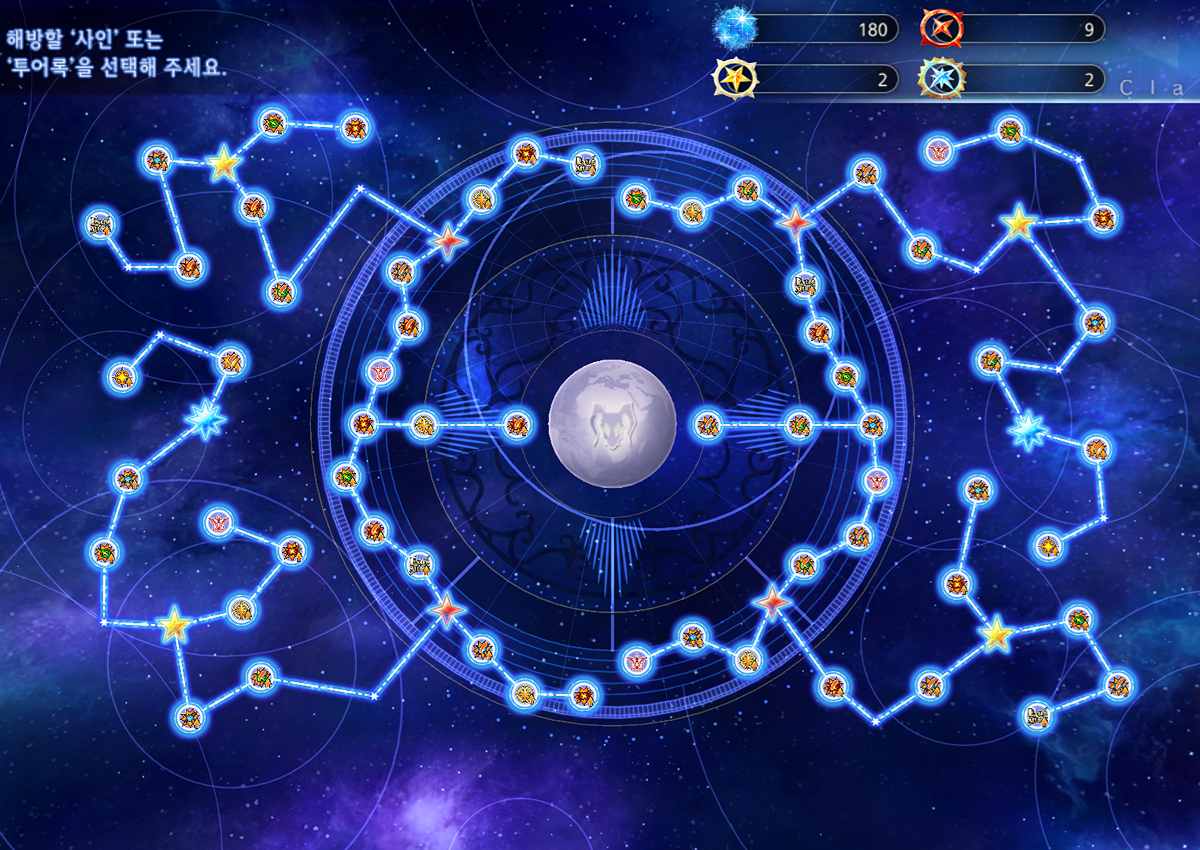Select the yellow star in the lower-right constellation

[996, 634]
